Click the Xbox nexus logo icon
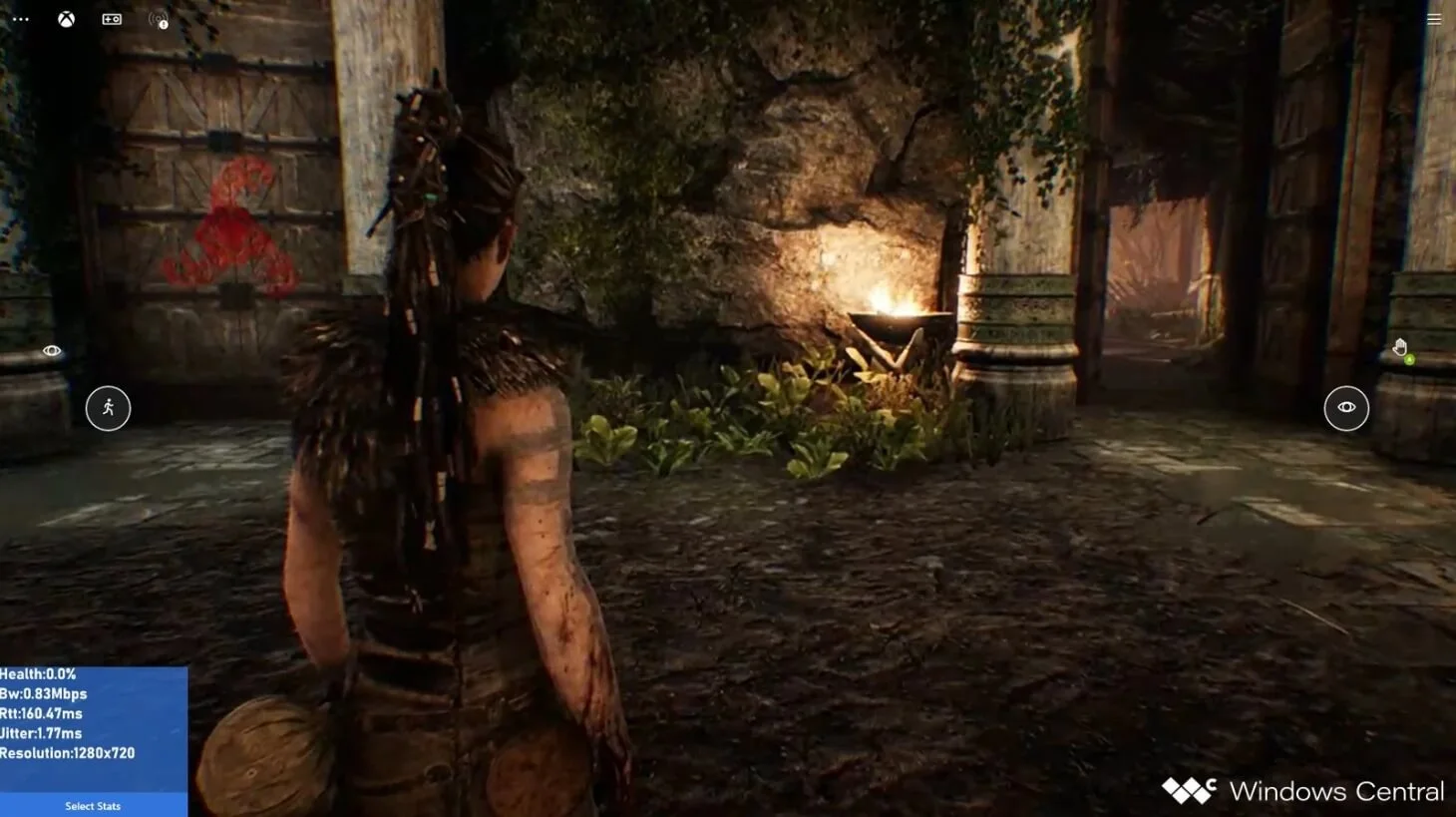 [x=65, y=19]
